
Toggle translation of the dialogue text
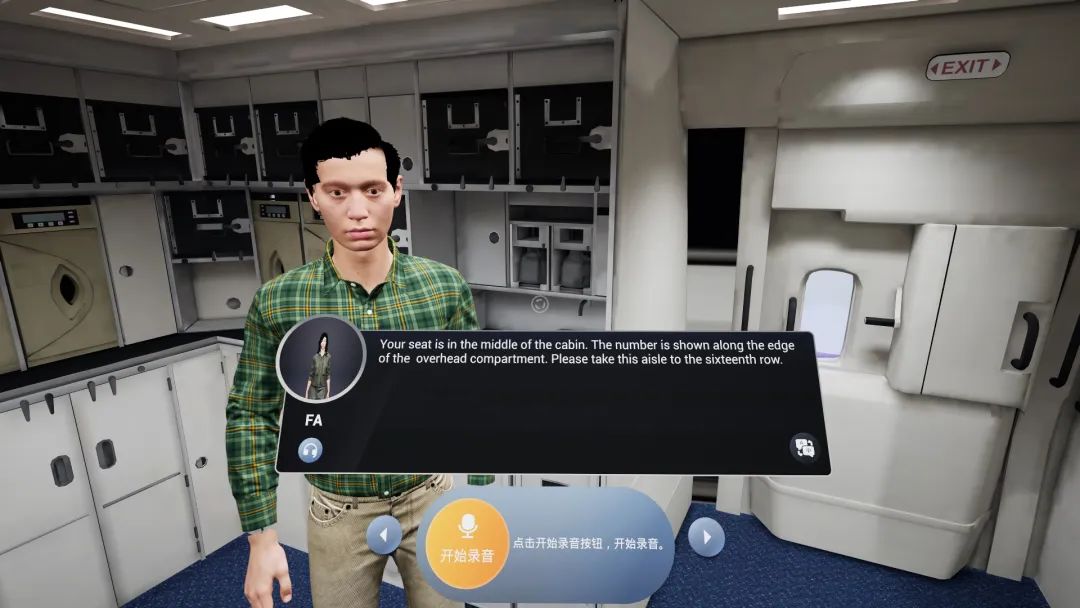pos(803,447)
